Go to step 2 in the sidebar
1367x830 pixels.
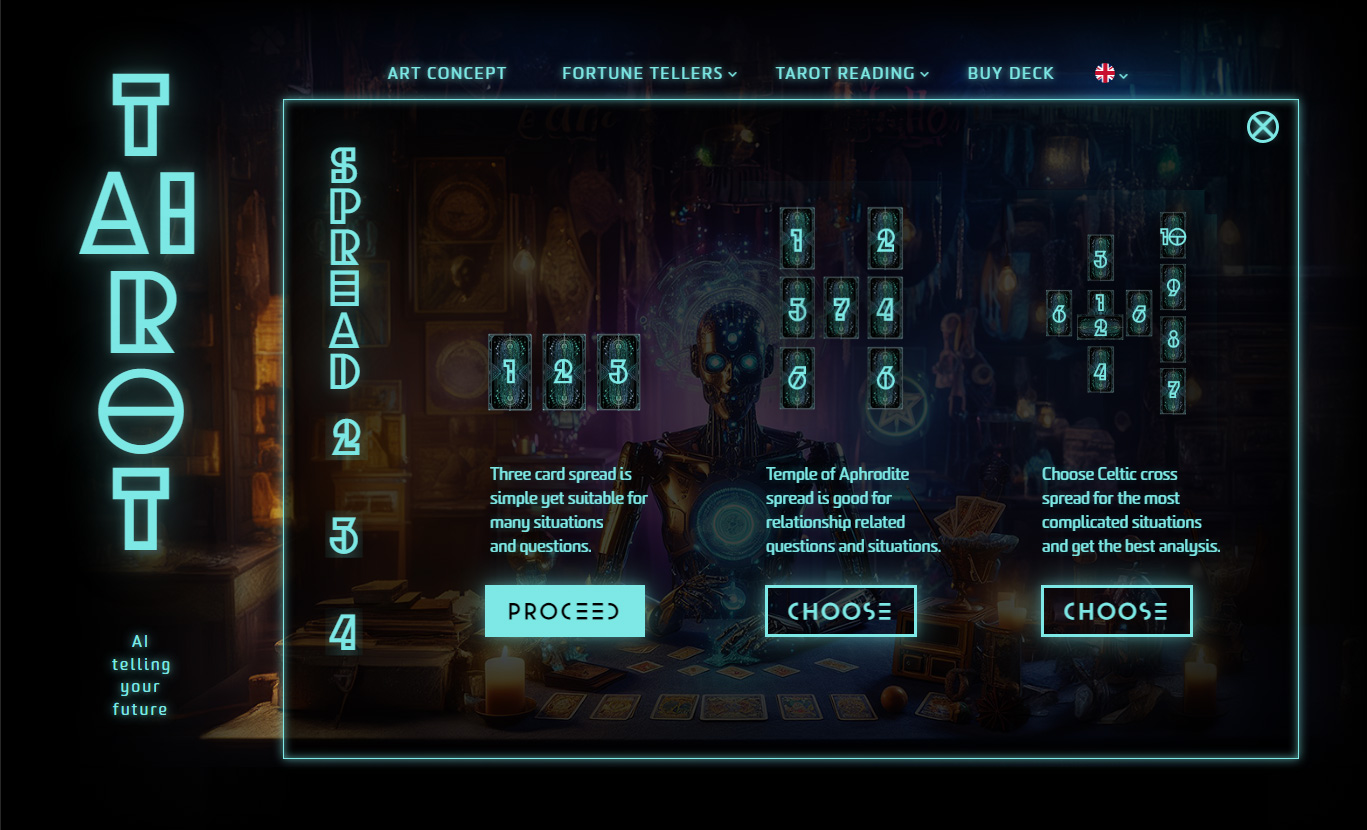pos(345,437)
